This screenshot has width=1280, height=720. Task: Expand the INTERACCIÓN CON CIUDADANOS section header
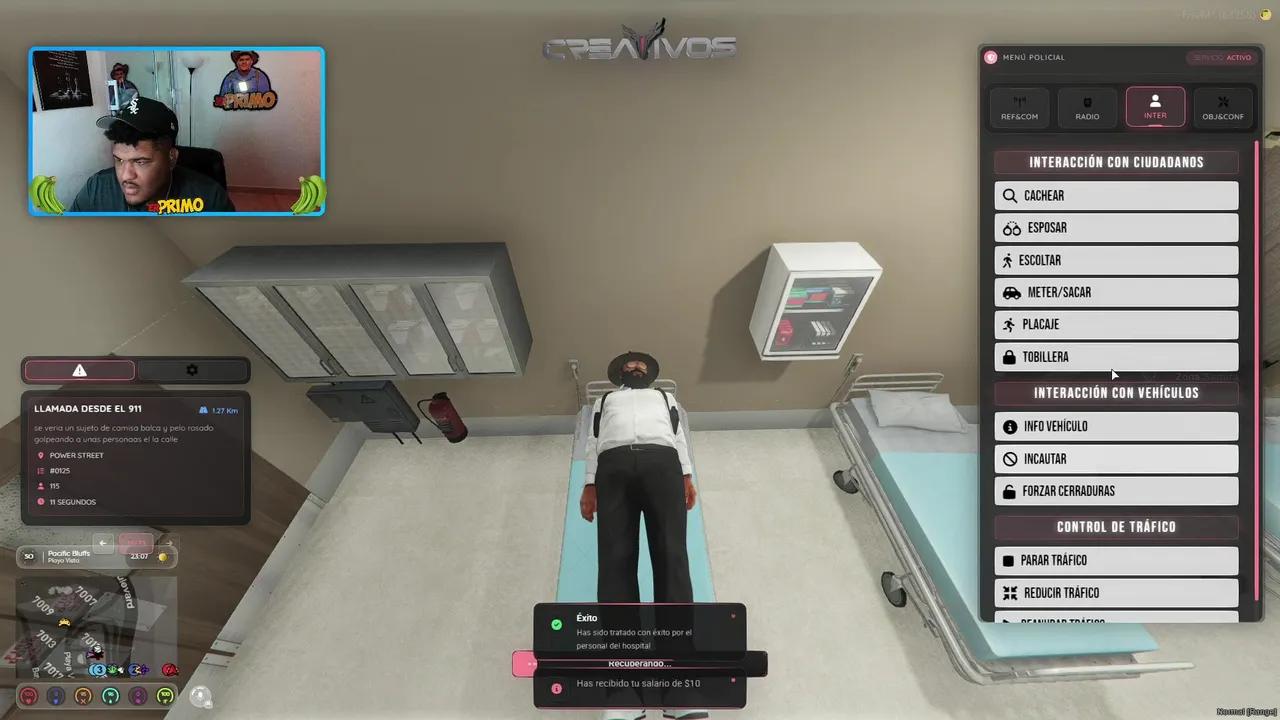1116,161
